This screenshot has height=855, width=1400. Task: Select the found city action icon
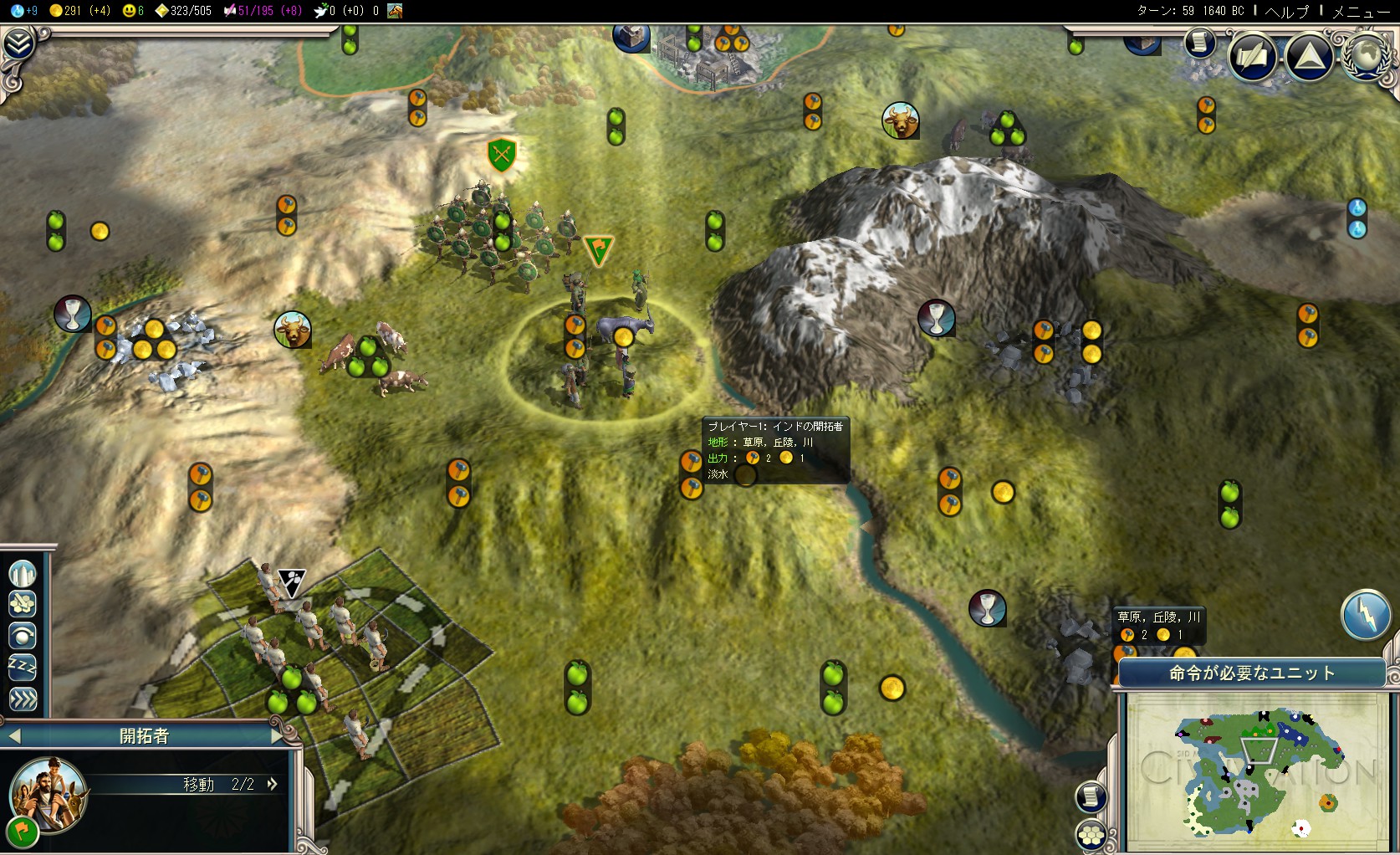click(x=23, y=574)
